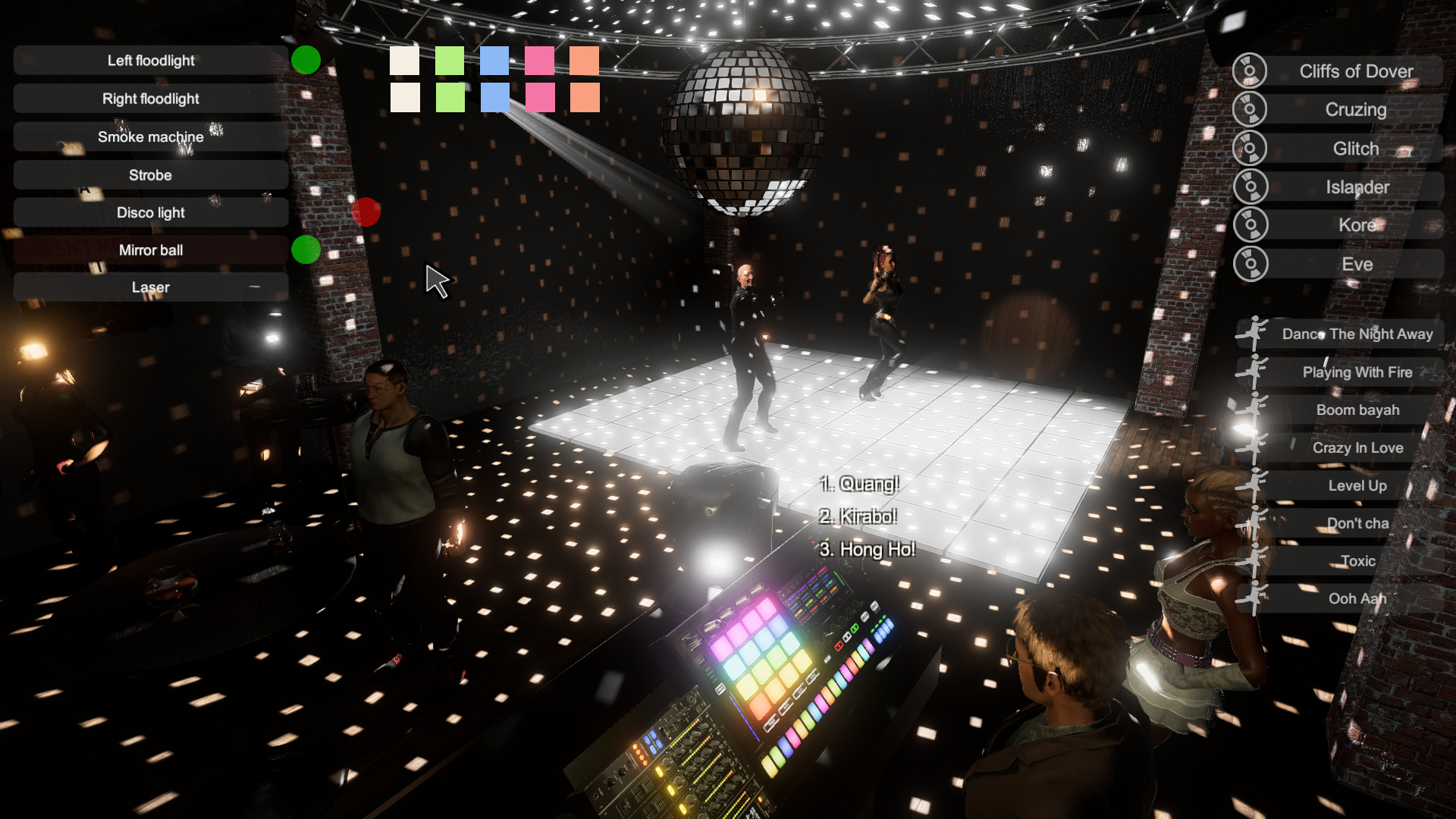Toggle the green light next to Left floodlight
Image resolution: width=1456 pixels, height=819 pixels.
[x=306, y=60]
